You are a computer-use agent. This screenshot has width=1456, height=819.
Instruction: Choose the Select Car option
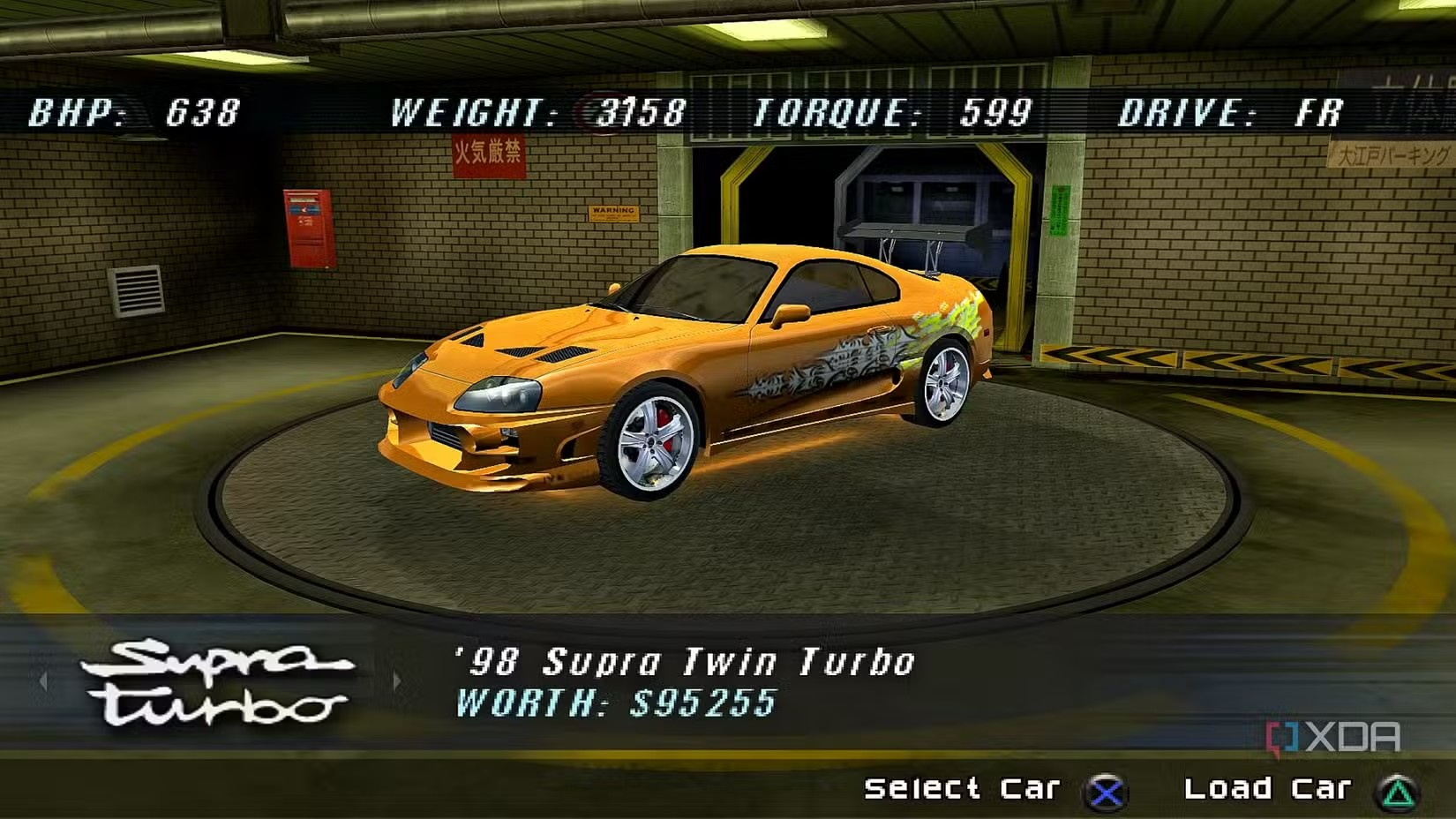click(962, 788)
